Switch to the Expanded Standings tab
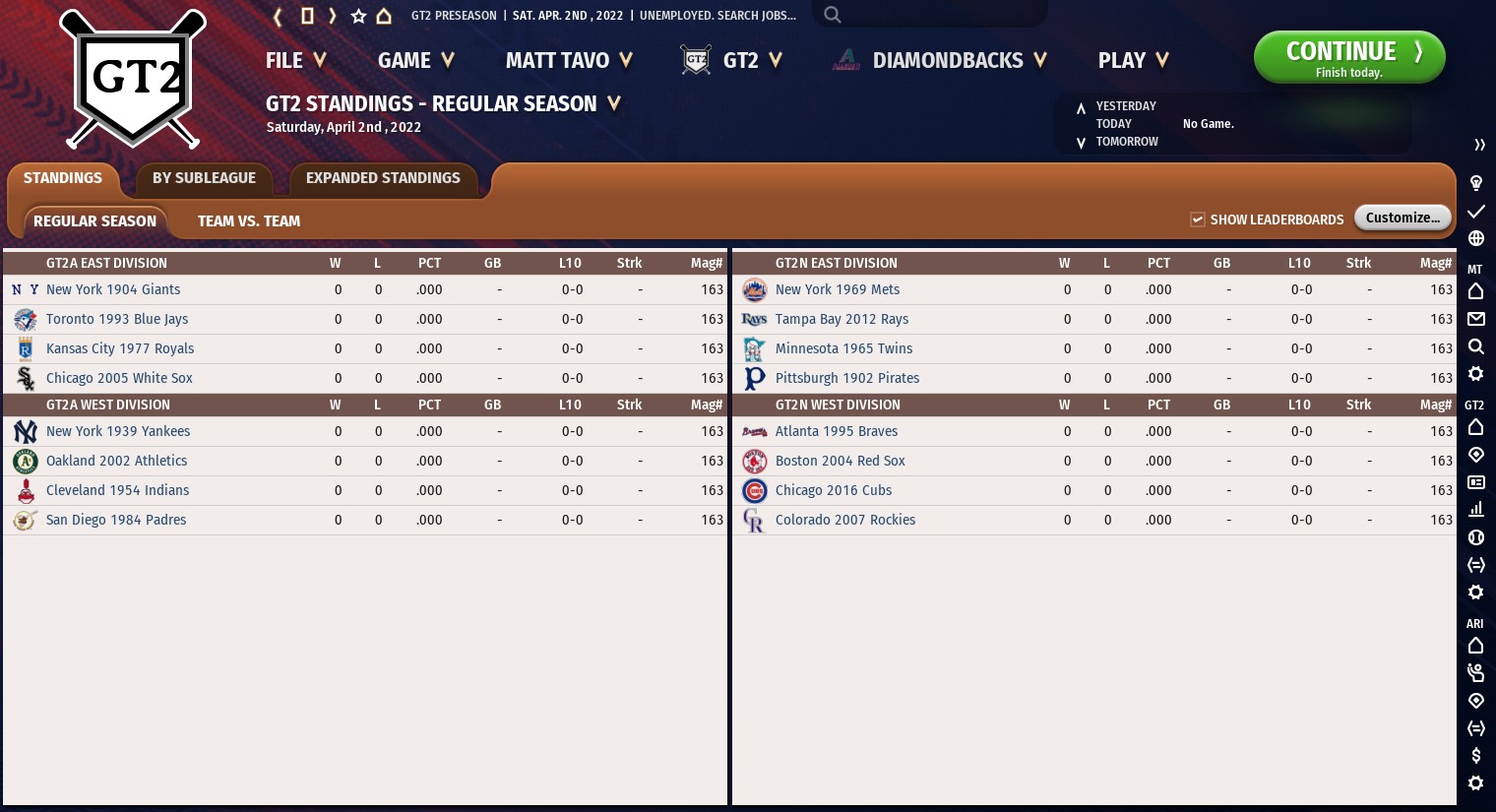Screen dimensions: 1496x812 click(383, 178)
